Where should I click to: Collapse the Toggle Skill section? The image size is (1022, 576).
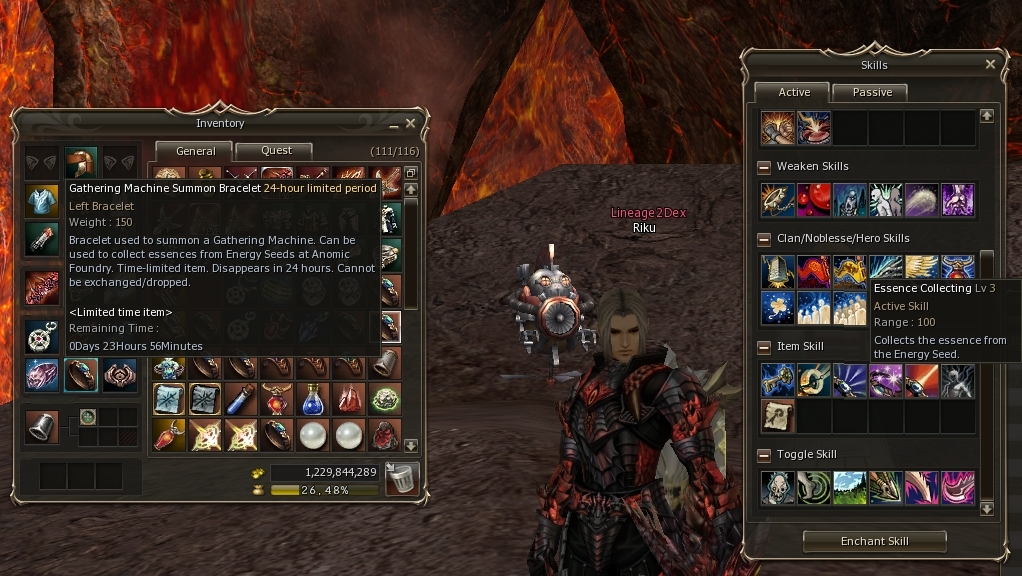point(764,455)
